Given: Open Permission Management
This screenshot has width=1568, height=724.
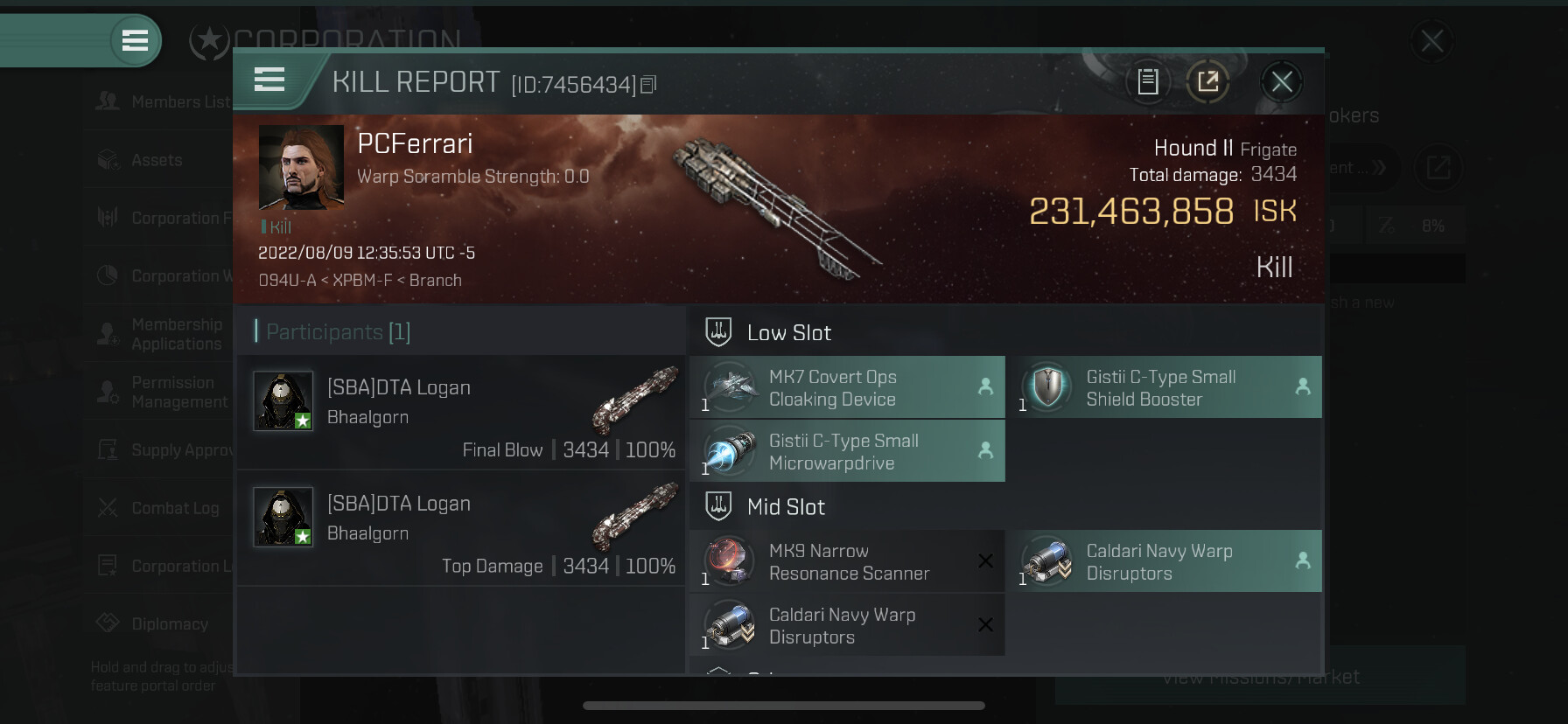Looking at the screenshot, I should 162,392.
